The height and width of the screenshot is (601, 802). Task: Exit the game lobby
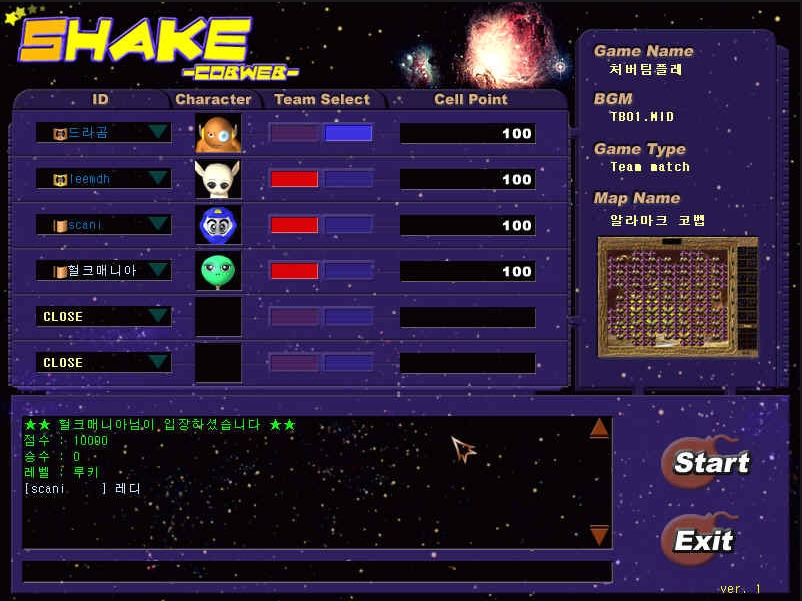click(701, 540)
